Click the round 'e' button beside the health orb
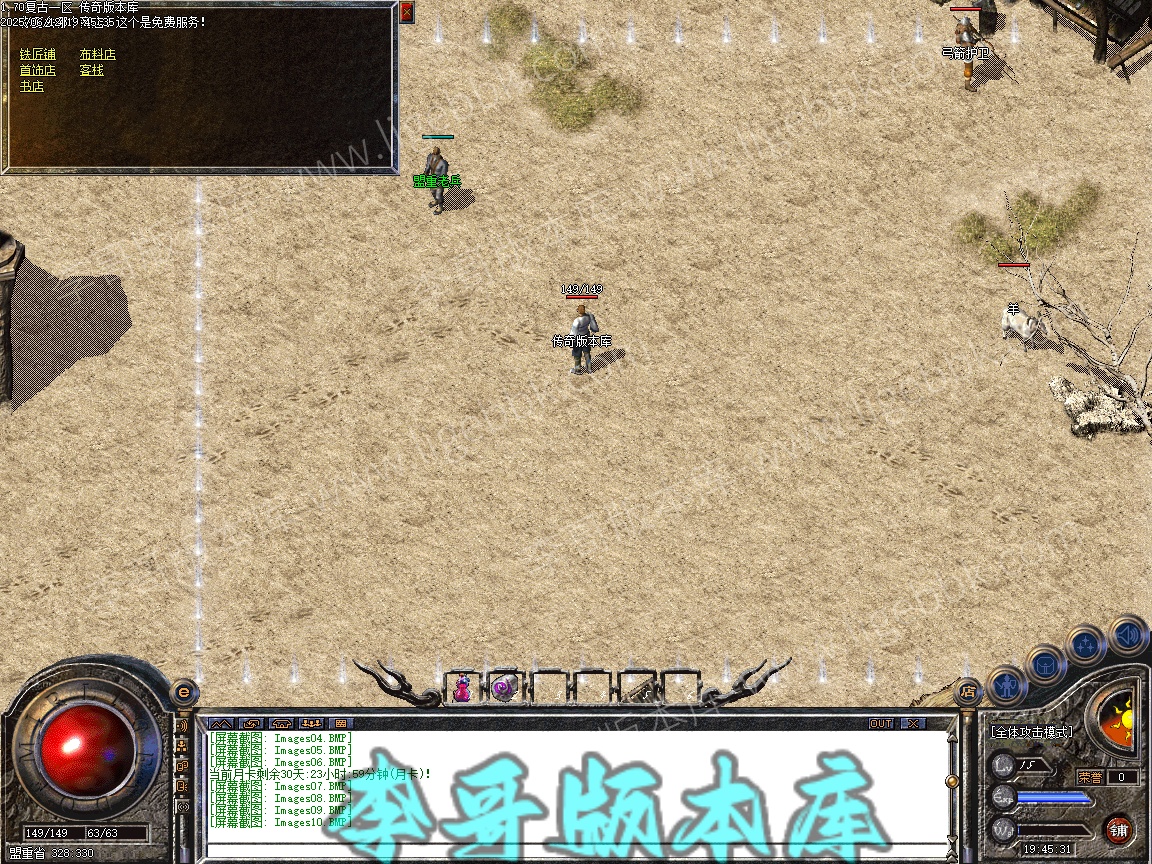Image resolution: width=1152 pixels, height=864 pixels. [183, 691]
